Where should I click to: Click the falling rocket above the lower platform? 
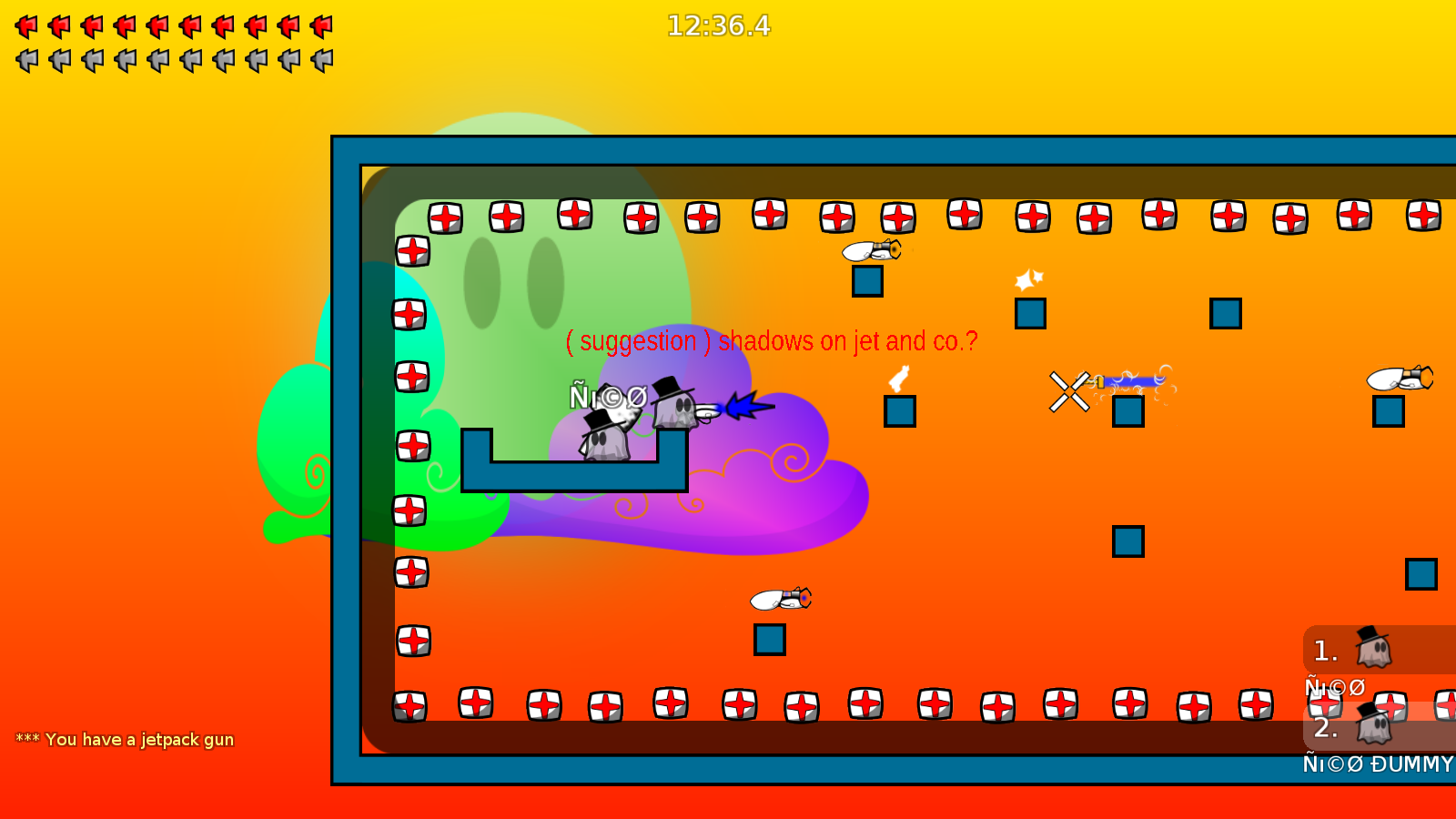(x=781, y=600)
